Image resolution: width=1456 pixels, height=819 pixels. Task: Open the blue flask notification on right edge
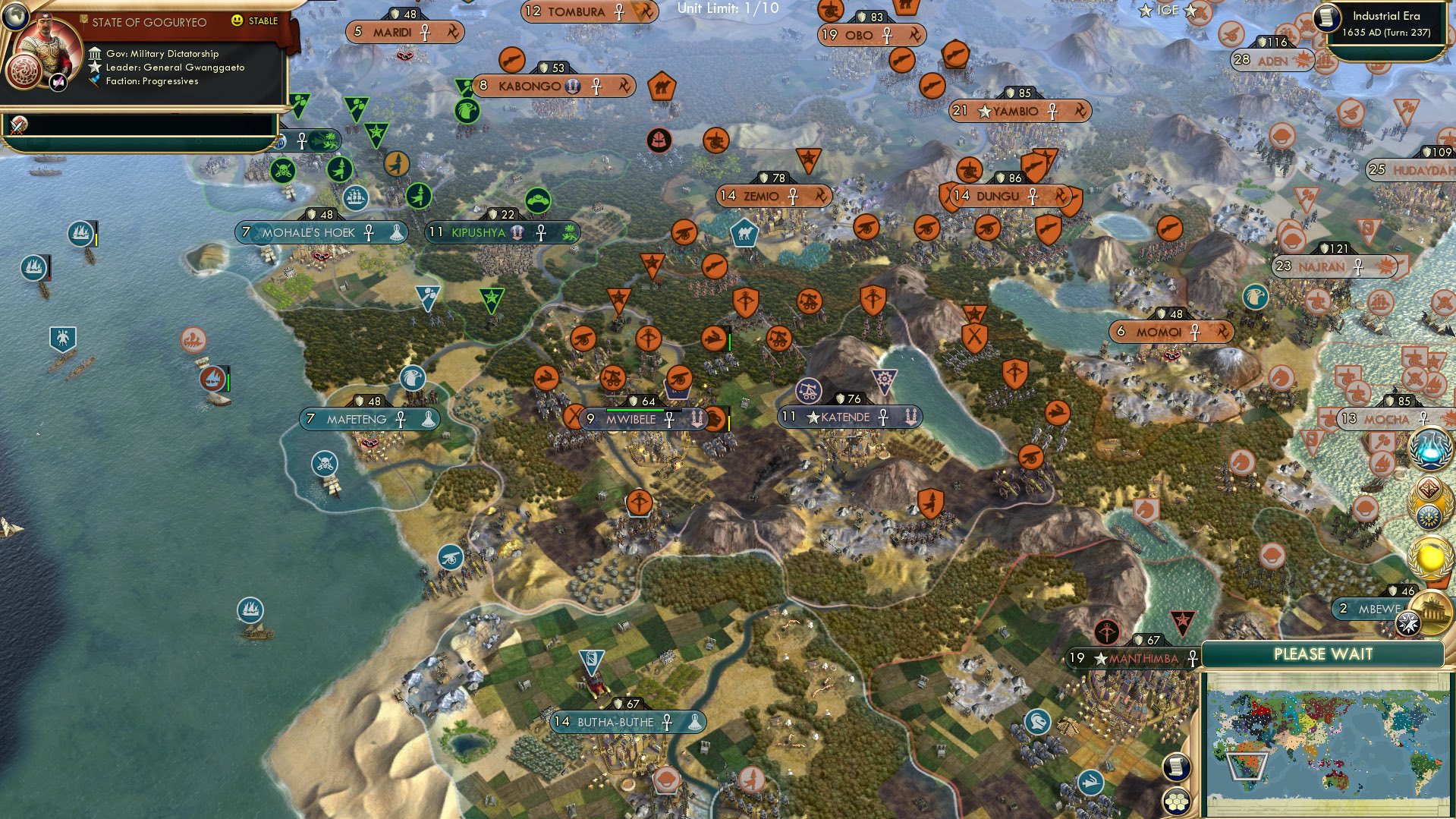click(x=1429, y=449)
